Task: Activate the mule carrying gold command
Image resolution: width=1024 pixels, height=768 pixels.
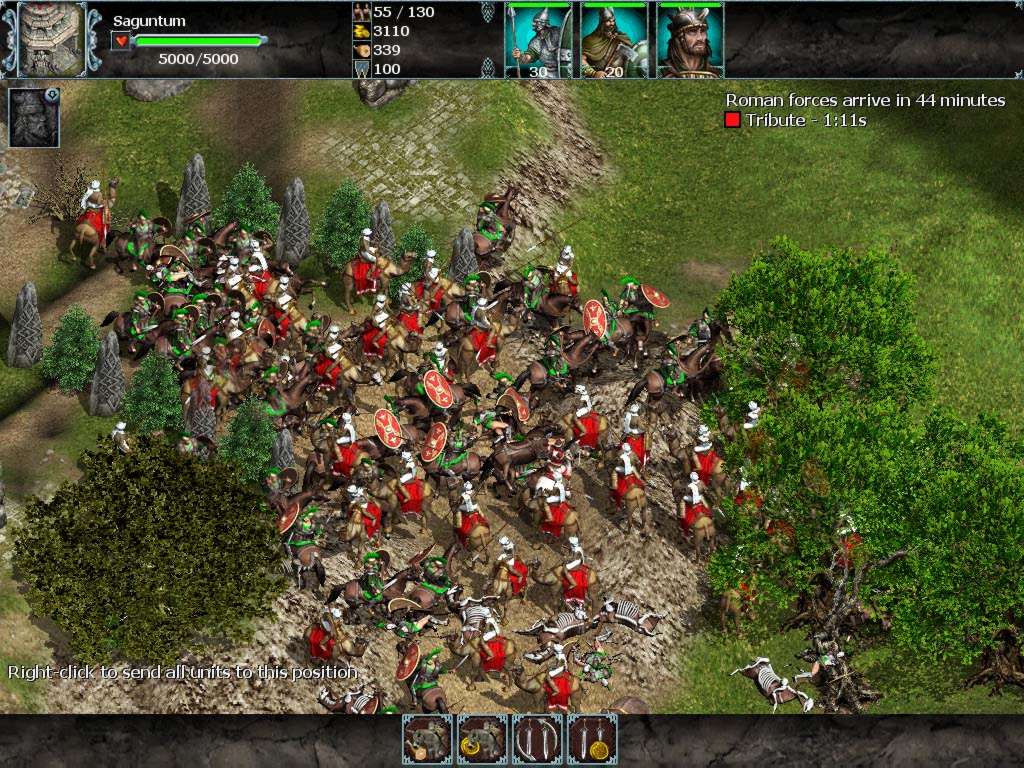Action: click(x=482, y=739)
